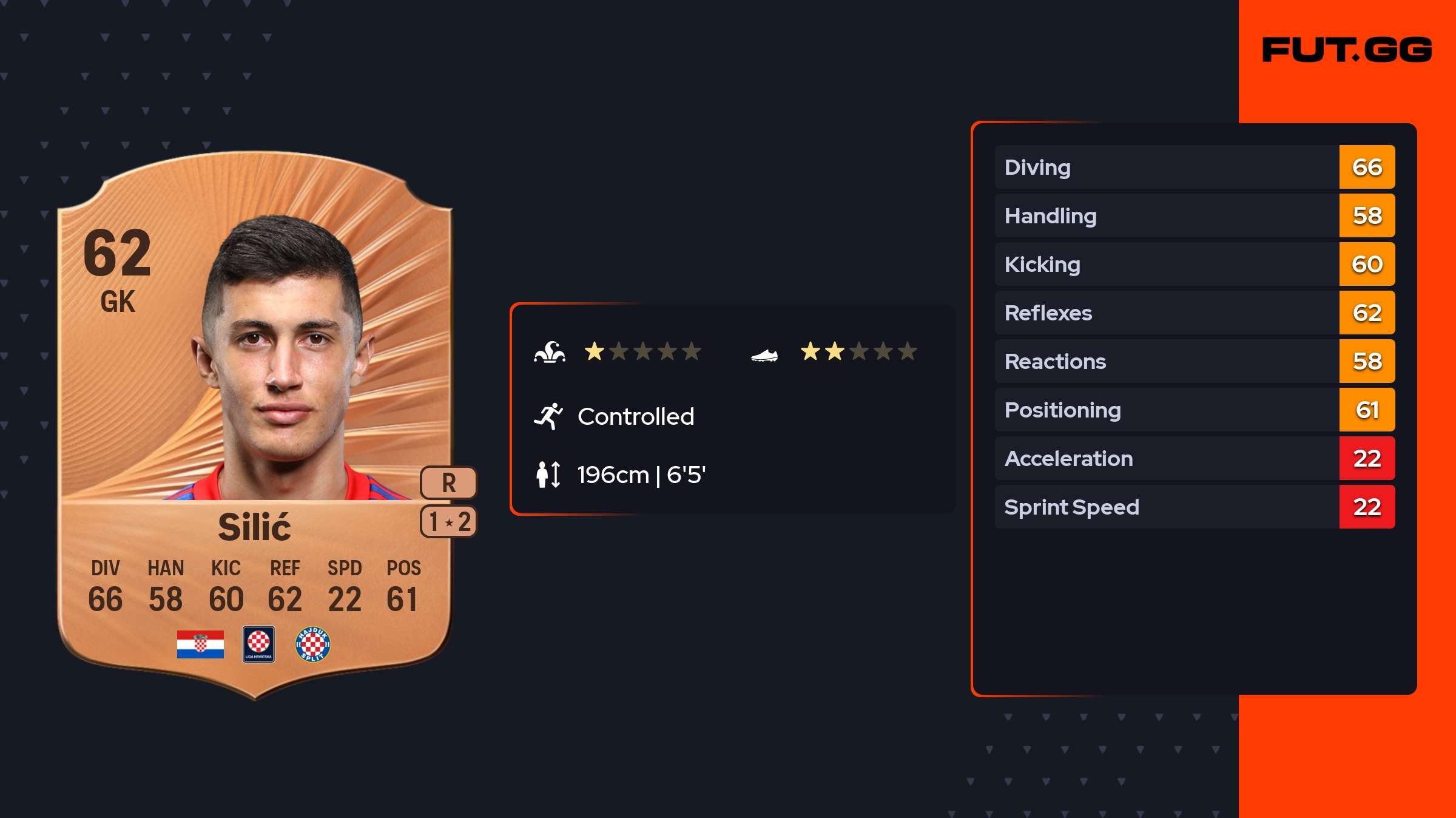Select the Reflexes stat row
The image size is (1456, 818).
(1194, 313)
